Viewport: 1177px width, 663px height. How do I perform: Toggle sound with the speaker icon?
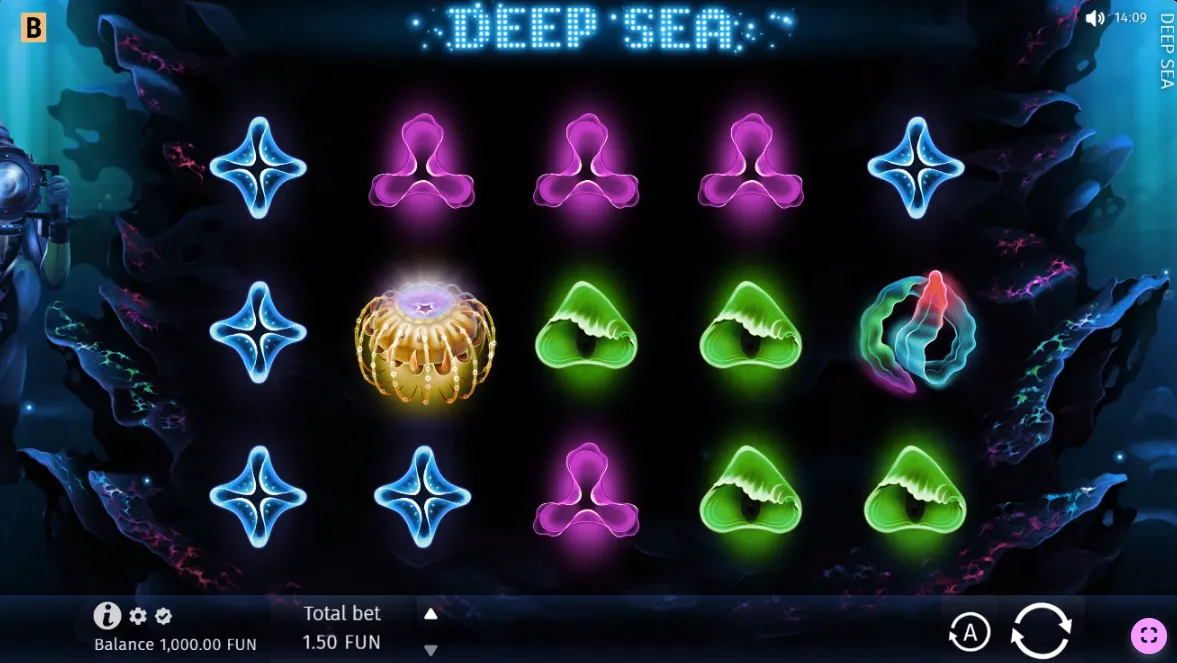pos(1095,18)
